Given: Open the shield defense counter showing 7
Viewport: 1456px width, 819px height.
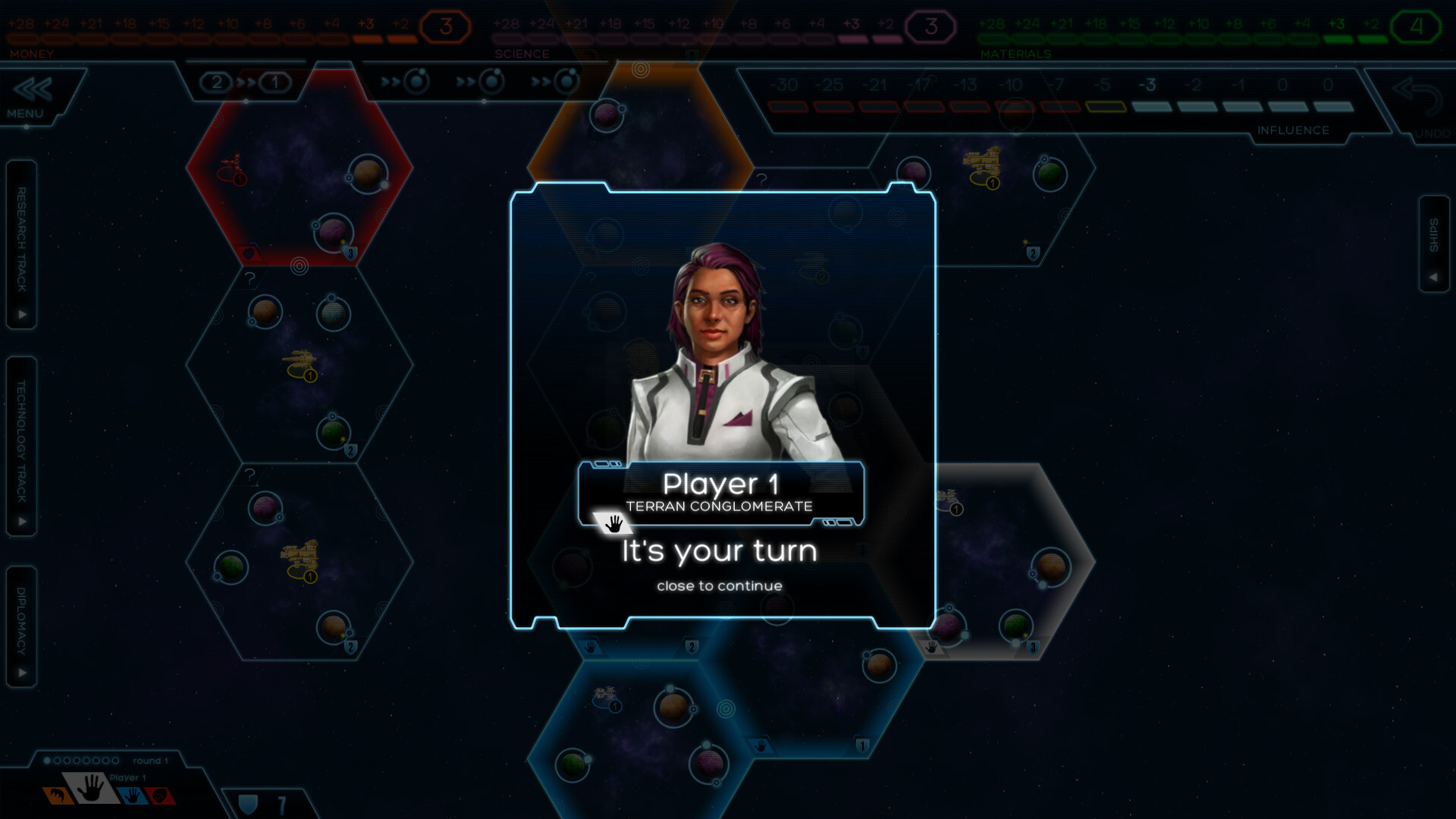Looking at the screenshot, I should (x=265, y=799).
